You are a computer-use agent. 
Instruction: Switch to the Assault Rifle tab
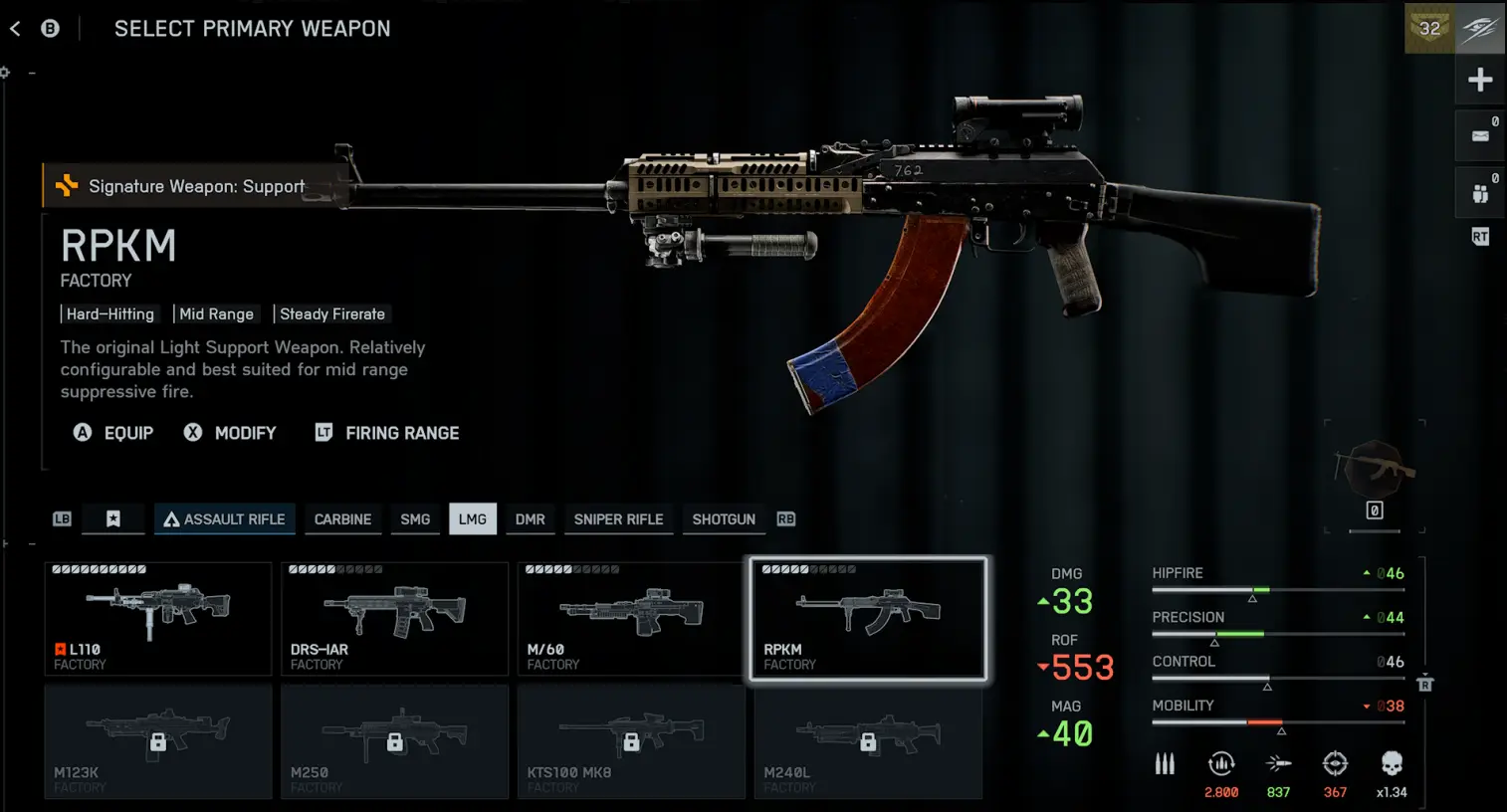point(225,519)
